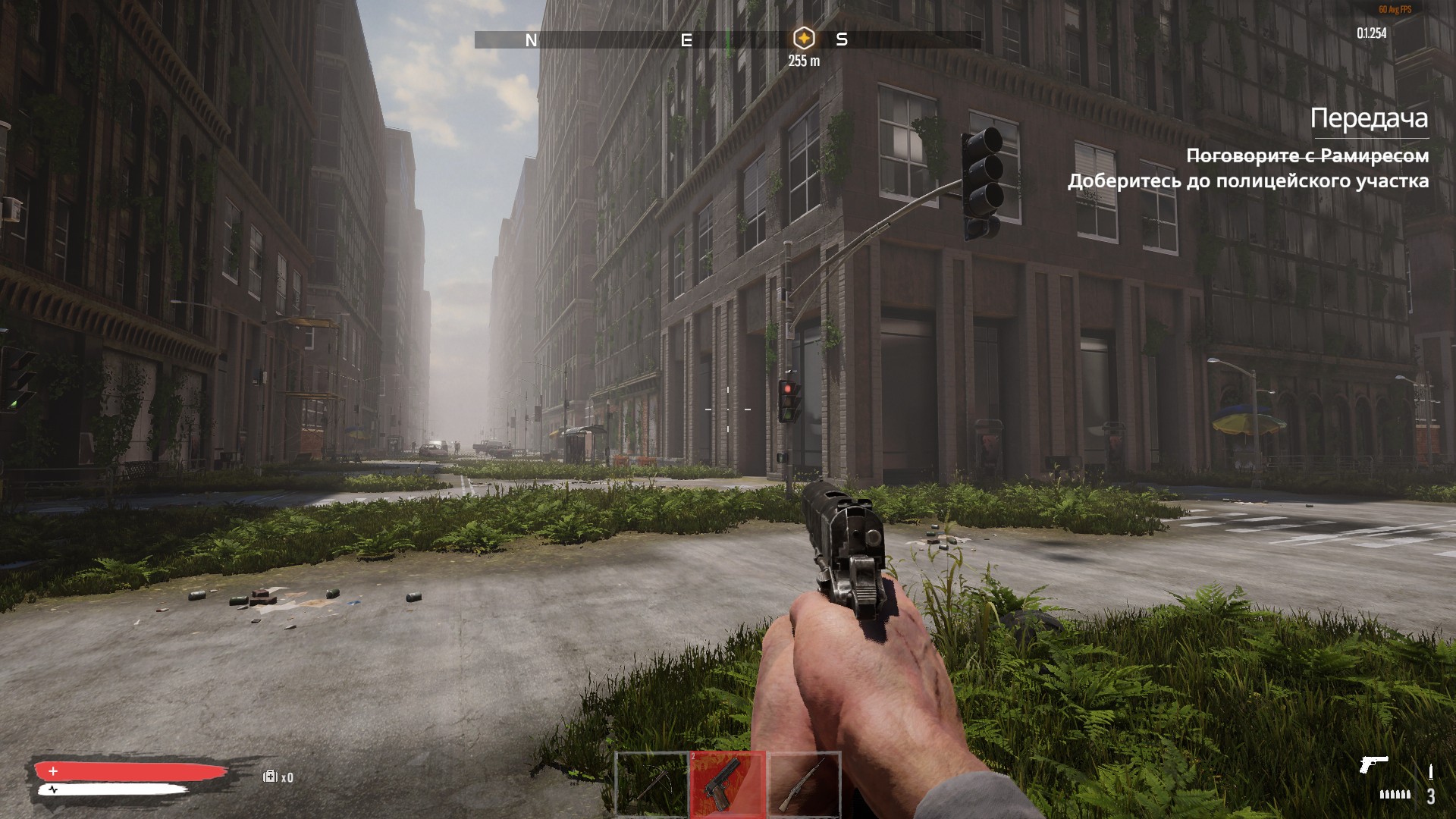Image resolution: width=1456 pixels, height=819 pixels.
Task: Select the highlighted pistol hotbar slot
Action: click(x=727, y=785)
